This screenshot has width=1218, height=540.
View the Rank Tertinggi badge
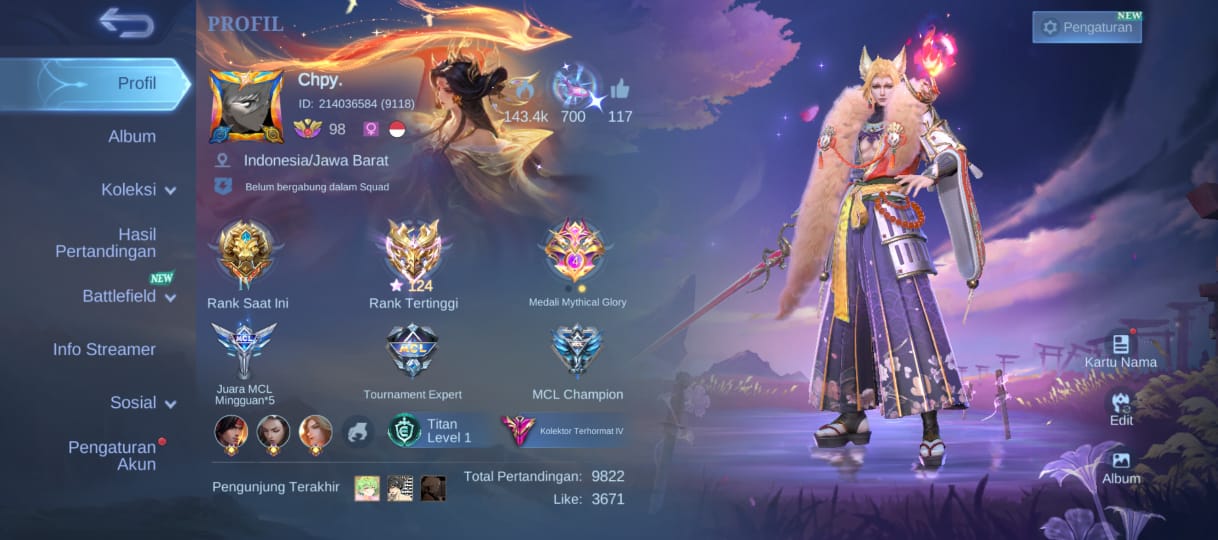point(413,255)
